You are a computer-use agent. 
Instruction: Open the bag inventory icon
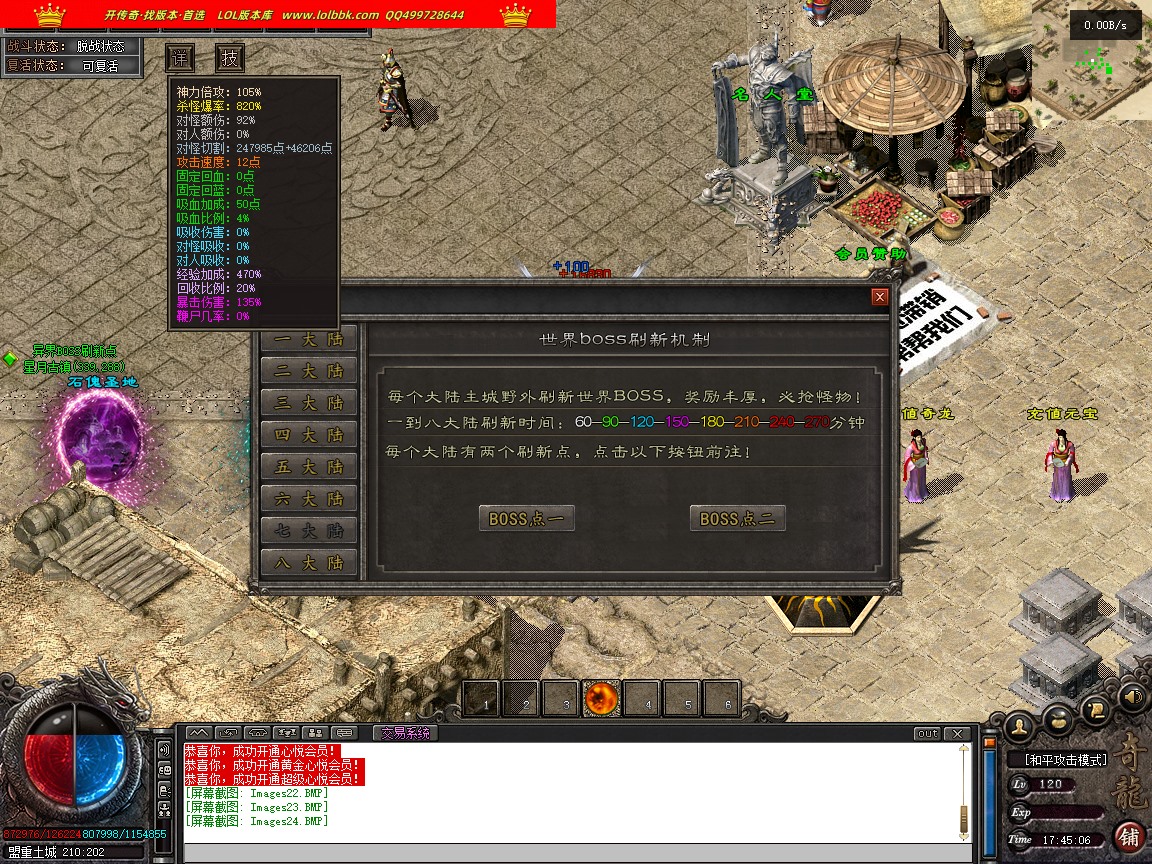[1058, 720]
